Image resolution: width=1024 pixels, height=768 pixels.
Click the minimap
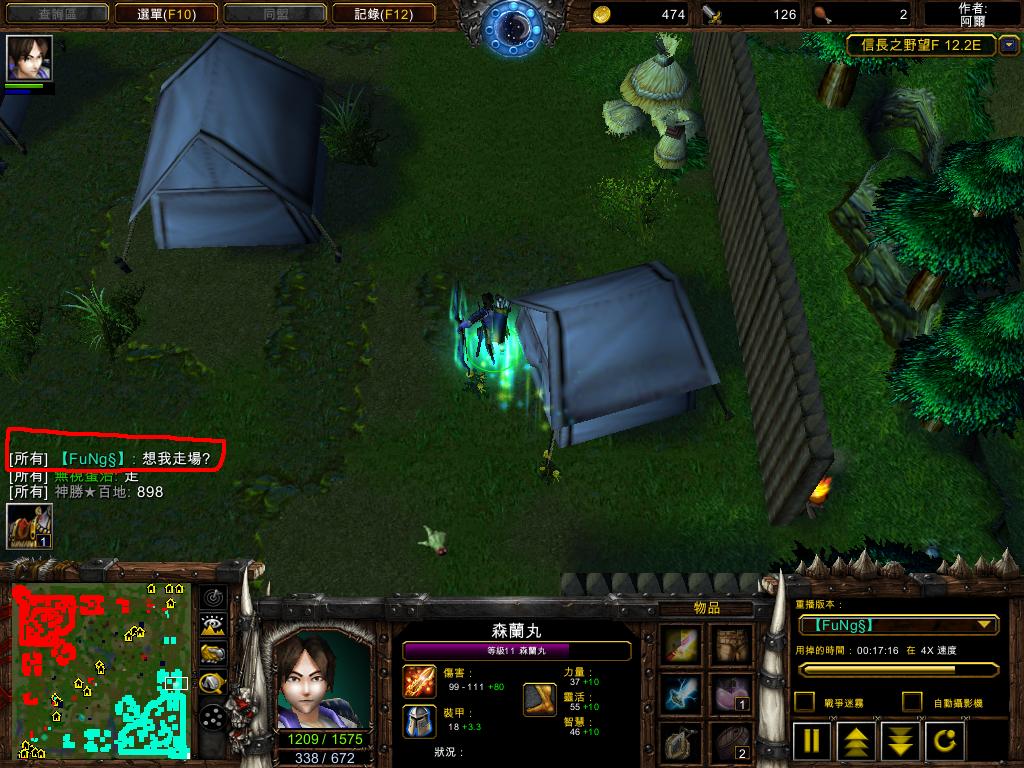point(100,668)
